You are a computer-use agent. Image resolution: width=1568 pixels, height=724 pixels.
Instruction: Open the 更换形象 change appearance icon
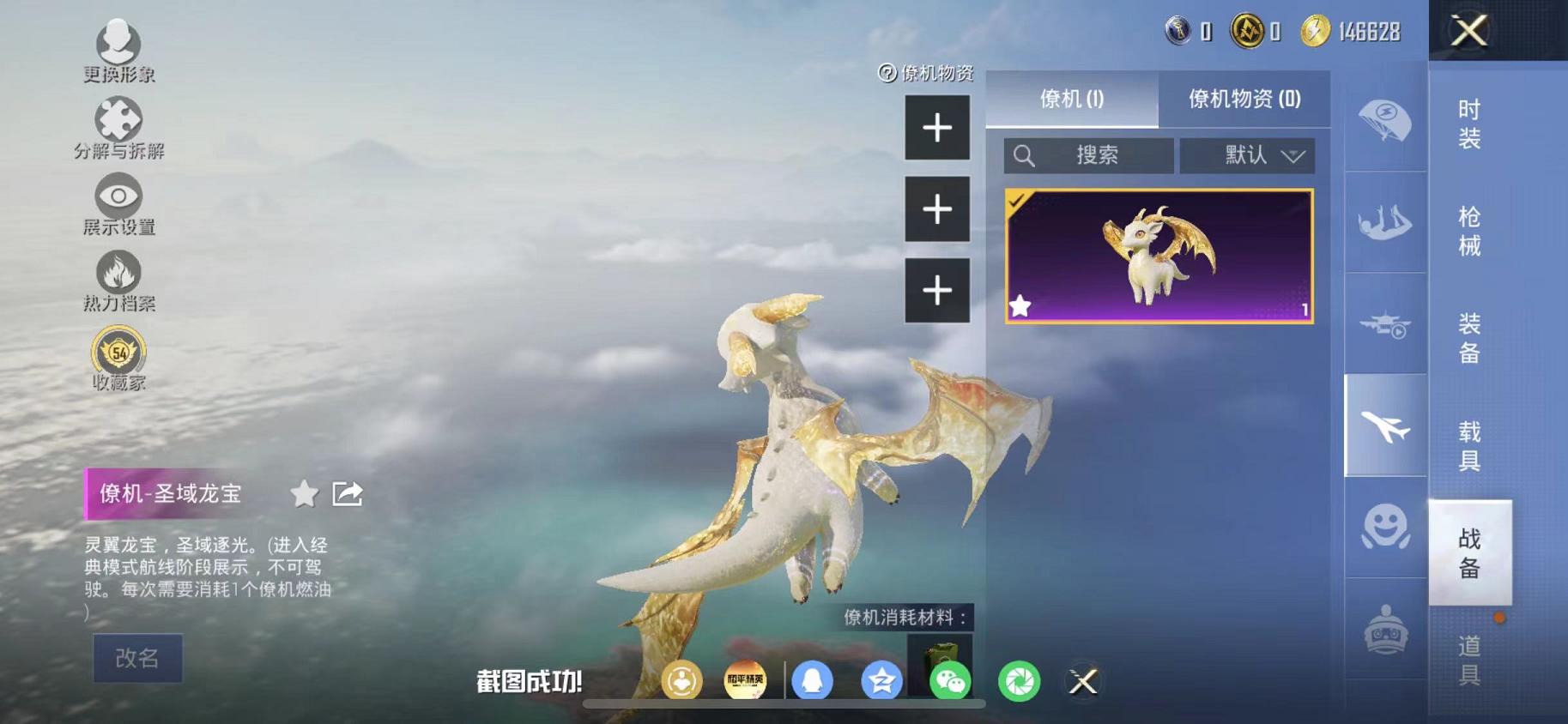[118, 41]
